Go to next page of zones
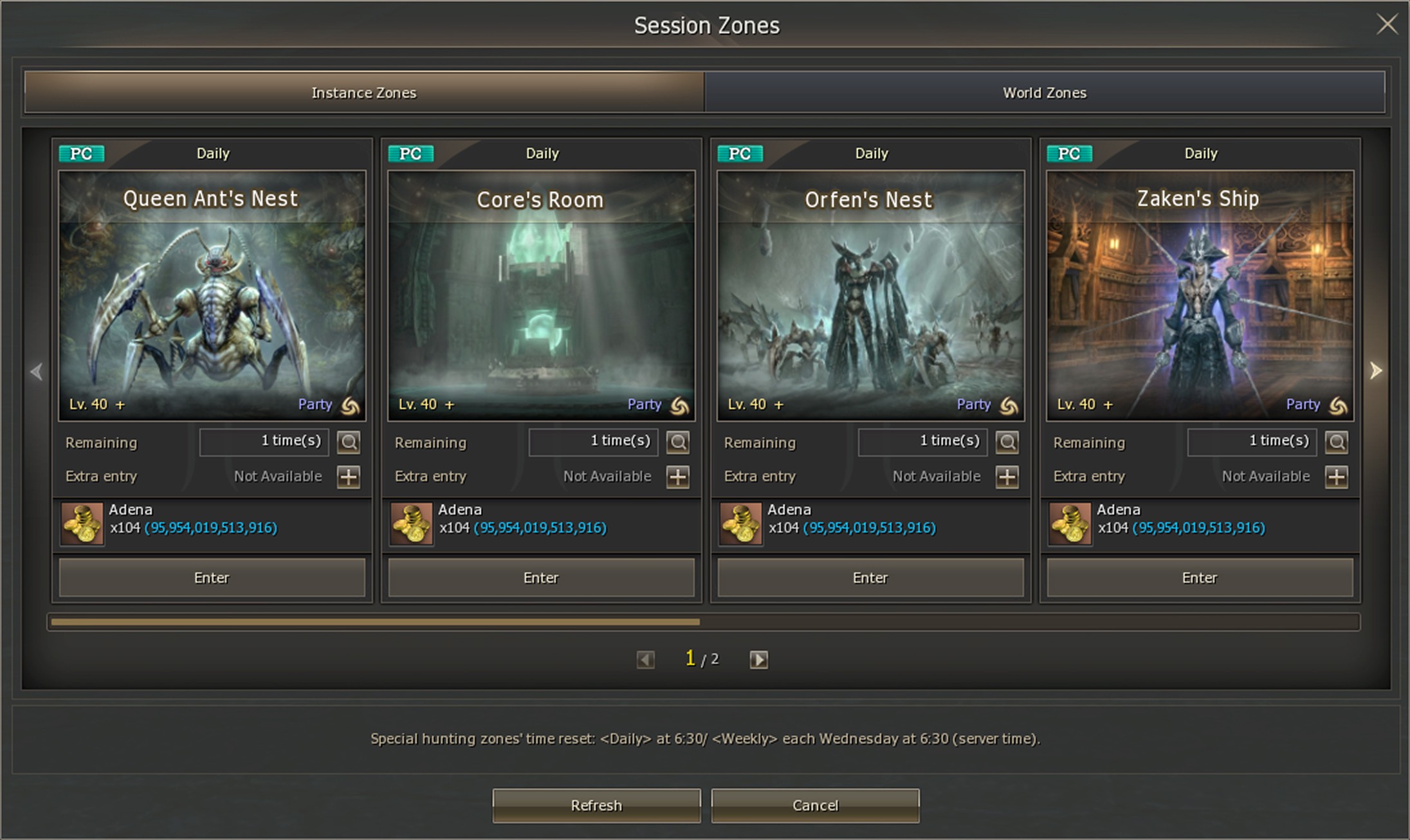 (758, 659)
